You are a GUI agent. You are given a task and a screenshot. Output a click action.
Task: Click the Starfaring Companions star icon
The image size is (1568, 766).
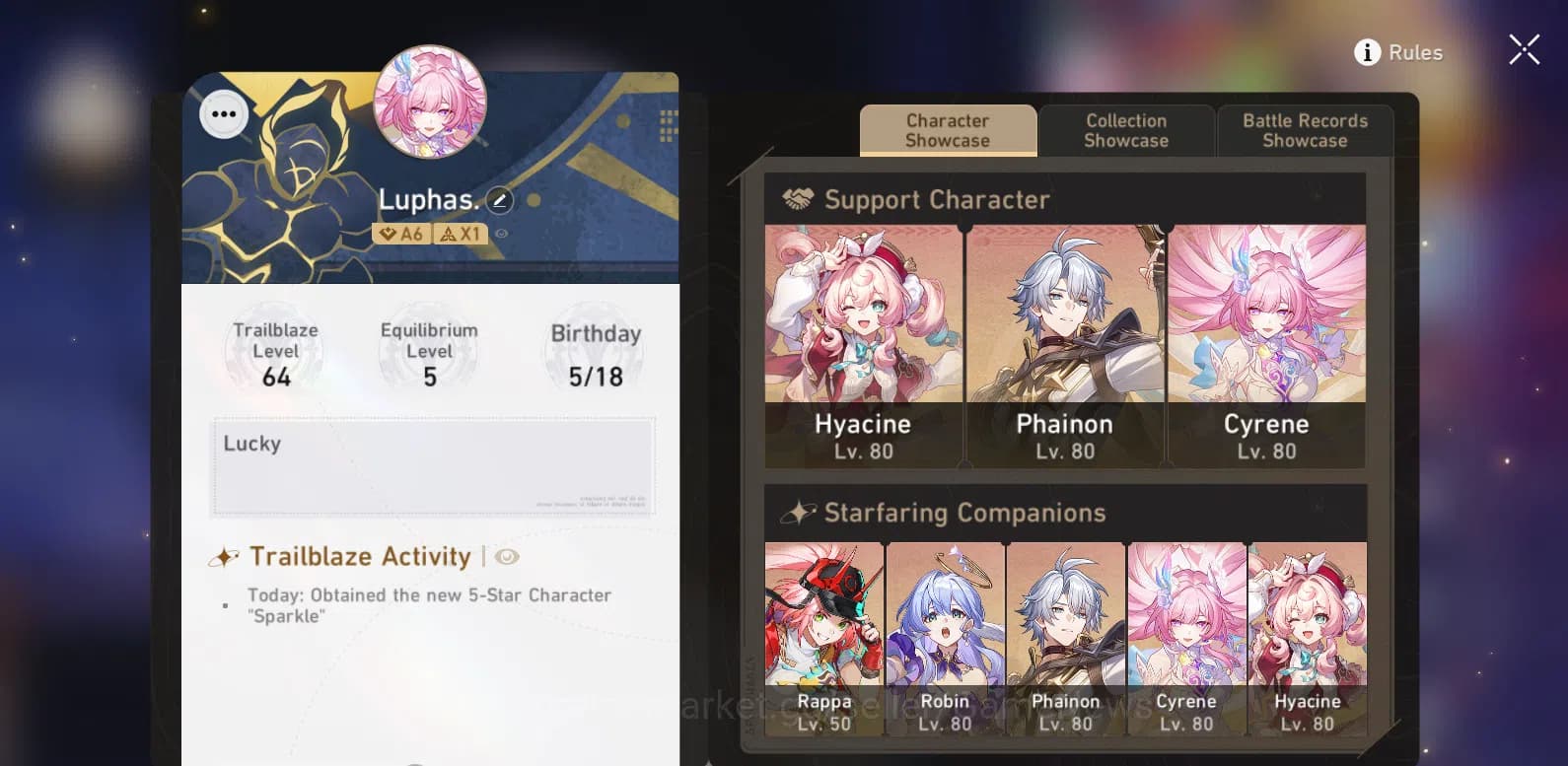pyautogui.click(x=798, y=512)
